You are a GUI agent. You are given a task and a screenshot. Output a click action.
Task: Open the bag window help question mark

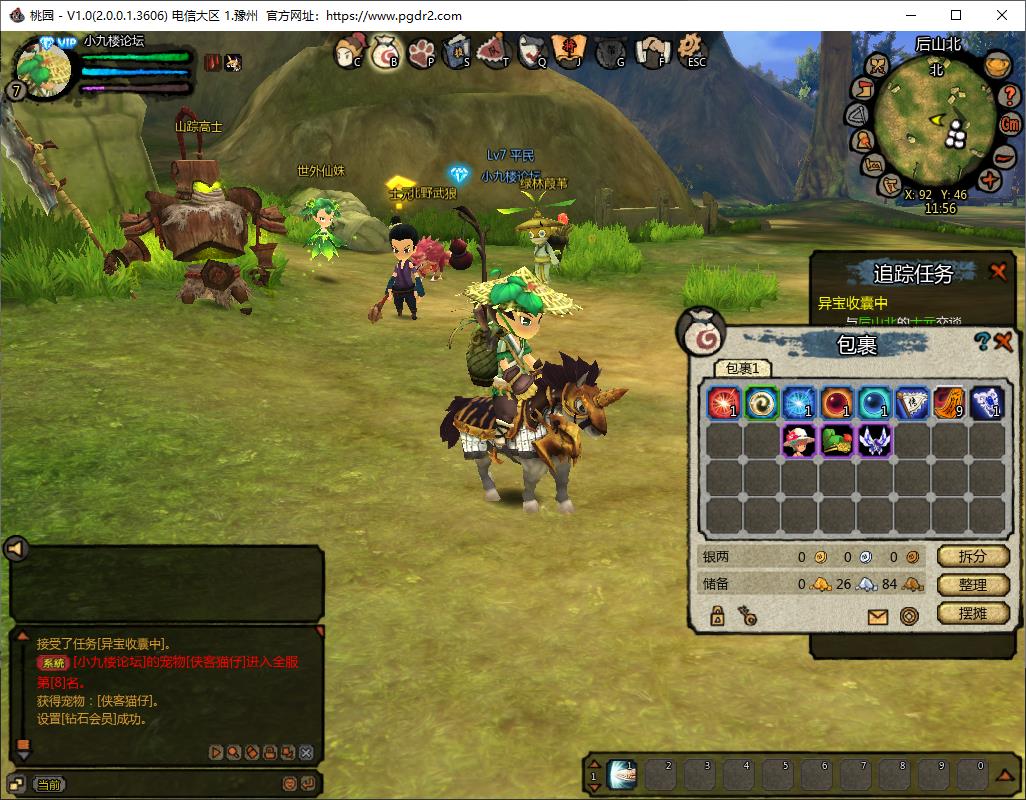pyautogui.click(x=983, y=342)
